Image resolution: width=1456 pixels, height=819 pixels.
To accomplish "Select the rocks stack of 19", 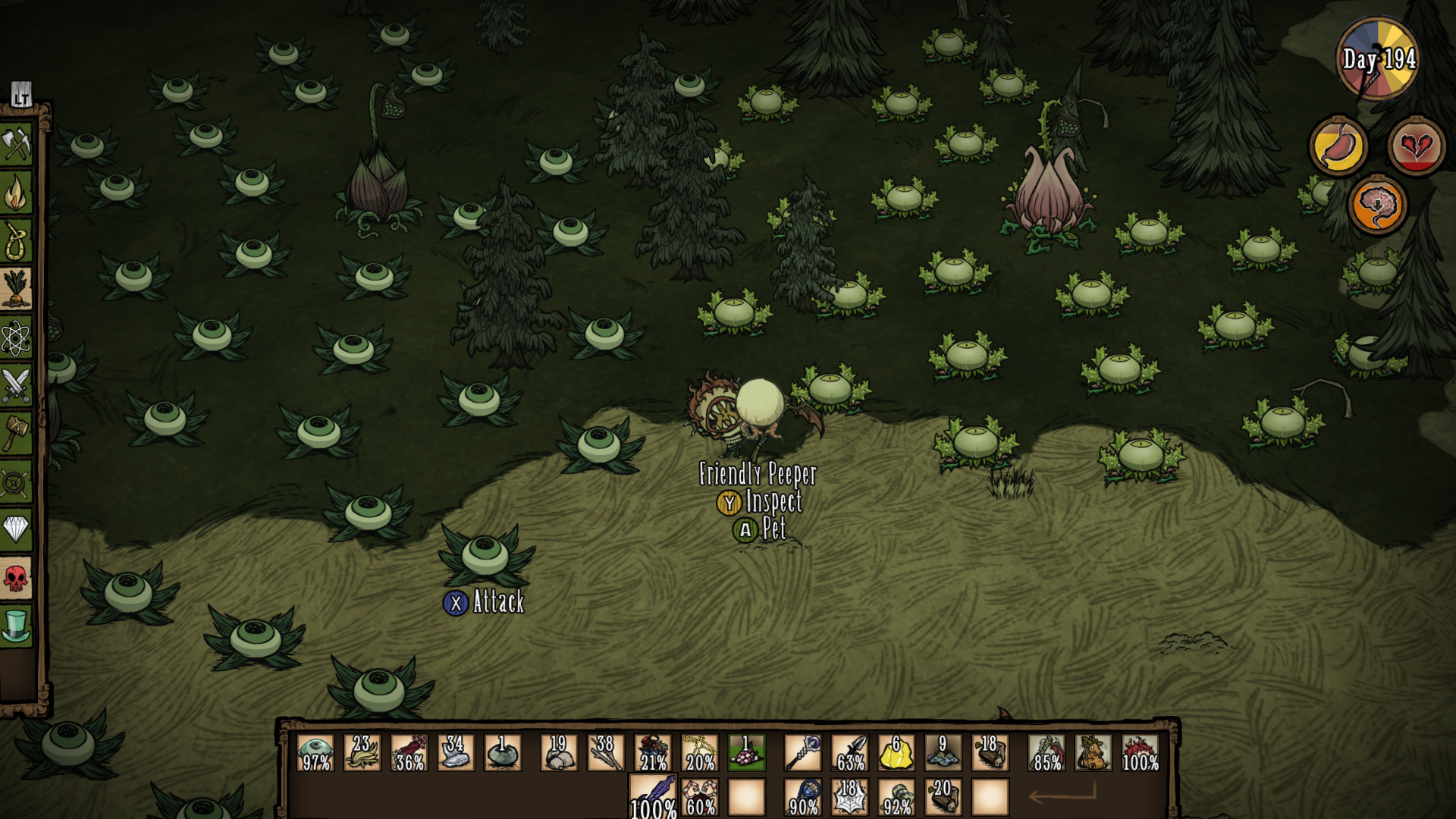I will point(559,752).
